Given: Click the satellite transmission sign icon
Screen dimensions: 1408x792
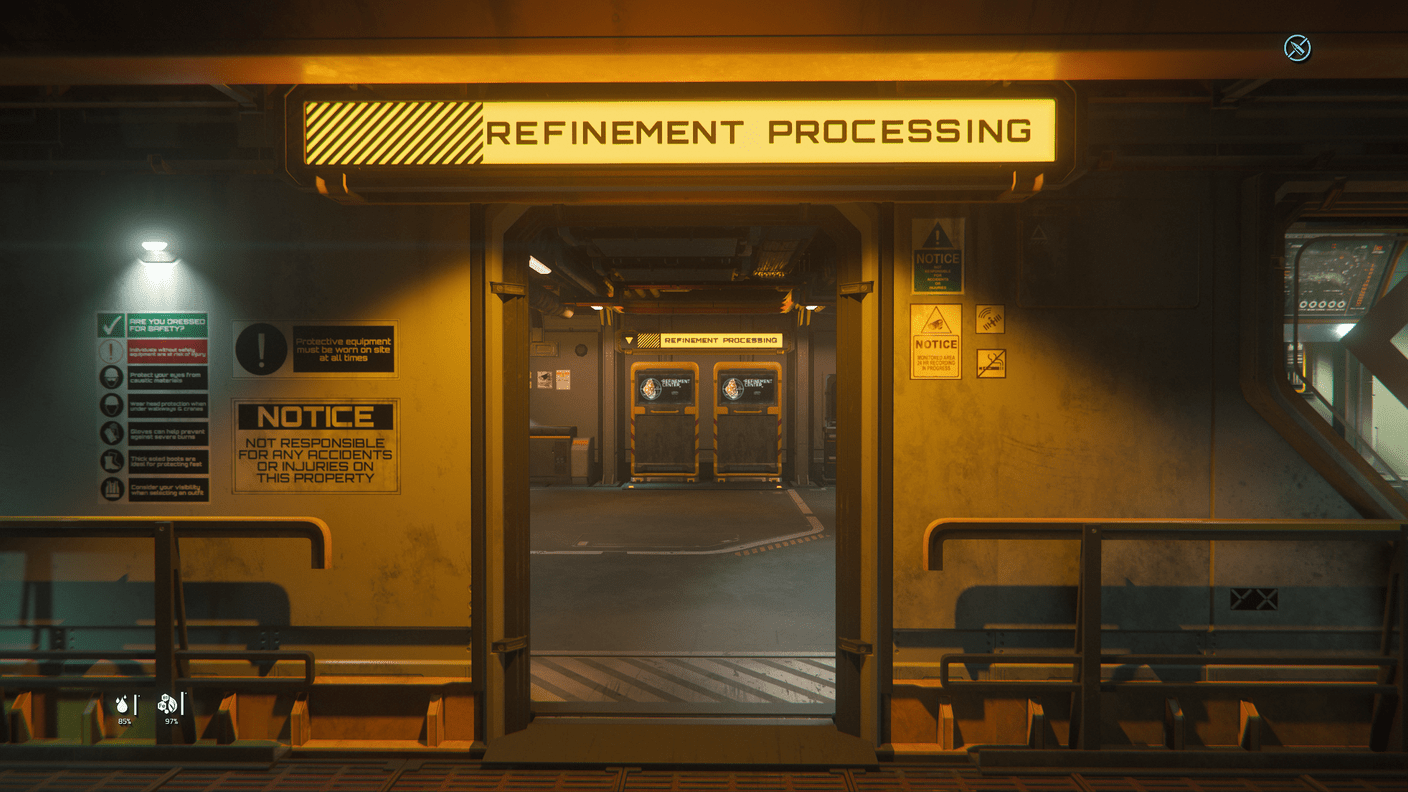Looking at the screenshot, I should (x=991, y=319).
